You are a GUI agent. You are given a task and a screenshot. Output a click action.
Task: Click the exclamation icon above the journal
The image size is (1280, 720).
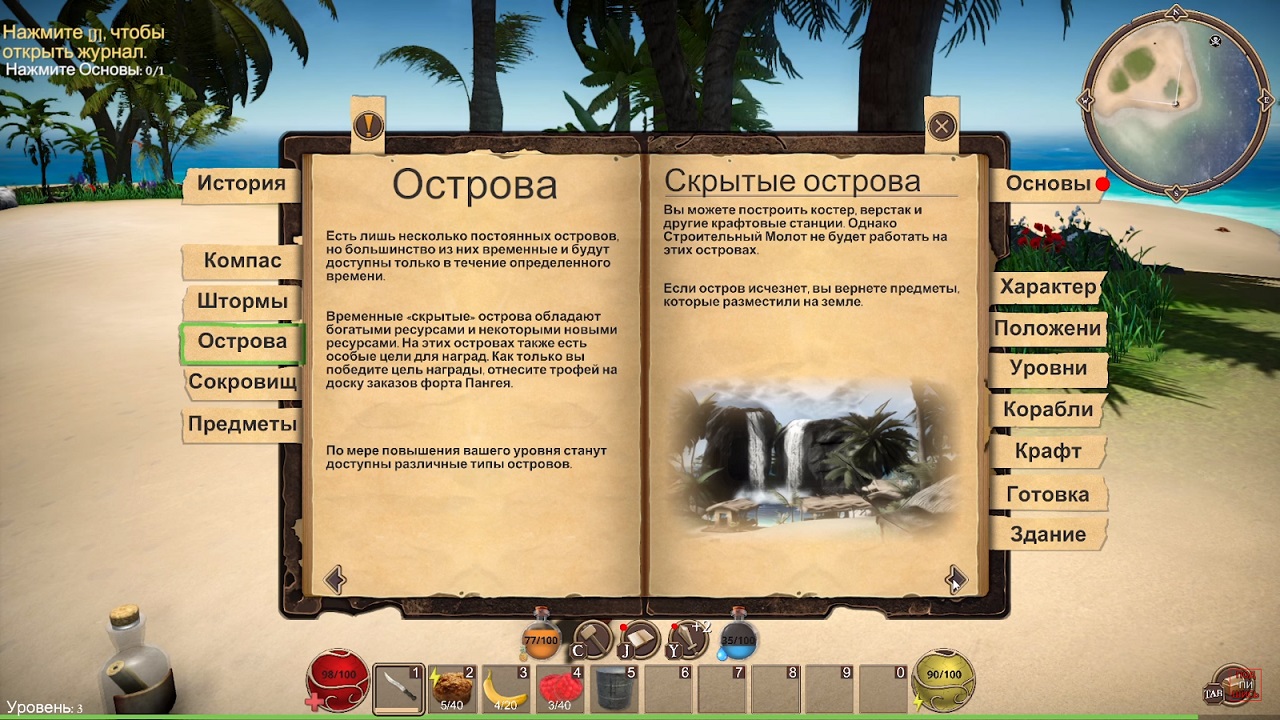370,124
